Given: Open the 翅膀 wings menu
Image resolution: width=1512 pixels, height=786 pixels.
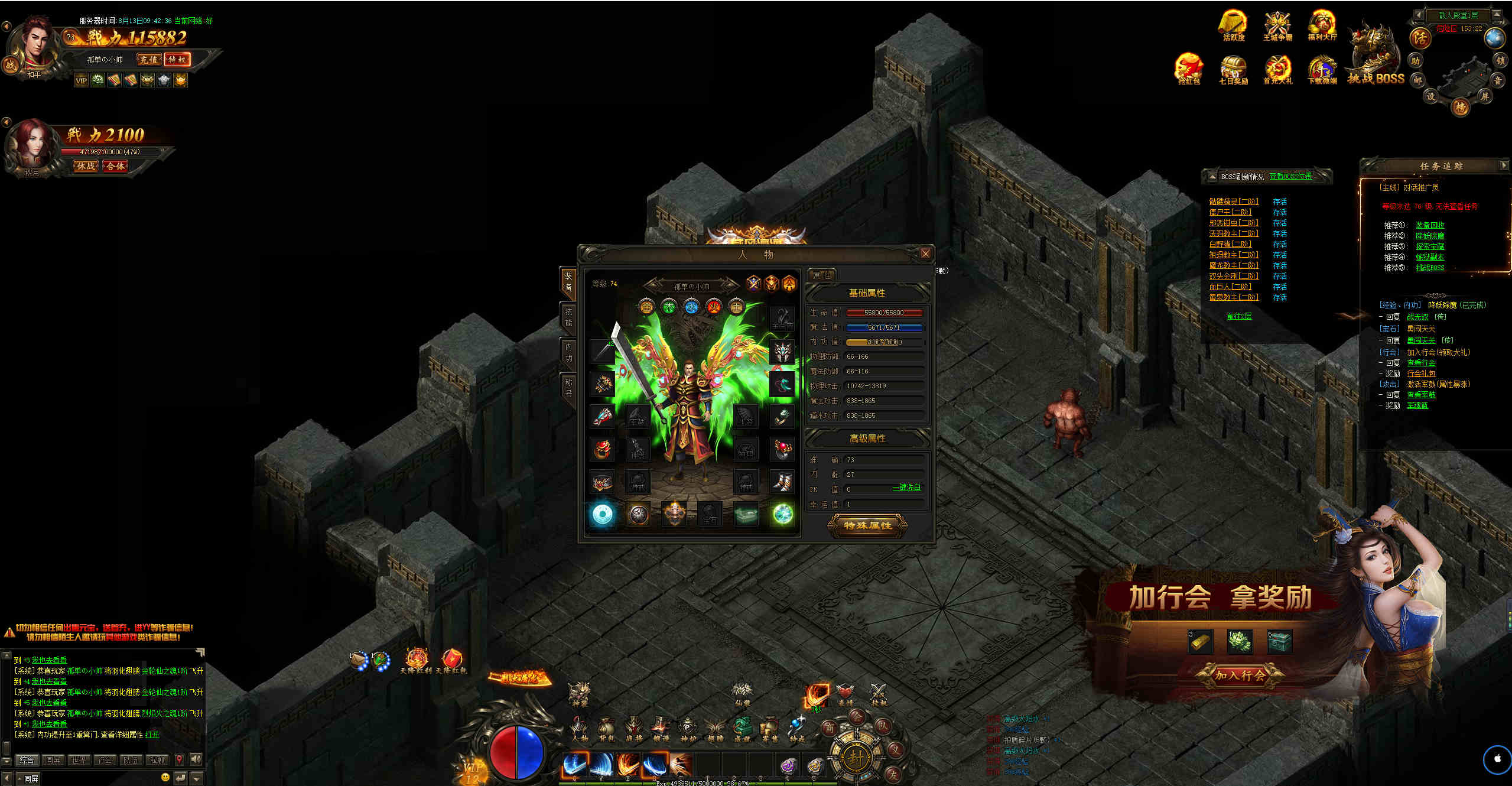Looking at the screenshot, I should tap(715, 728).
